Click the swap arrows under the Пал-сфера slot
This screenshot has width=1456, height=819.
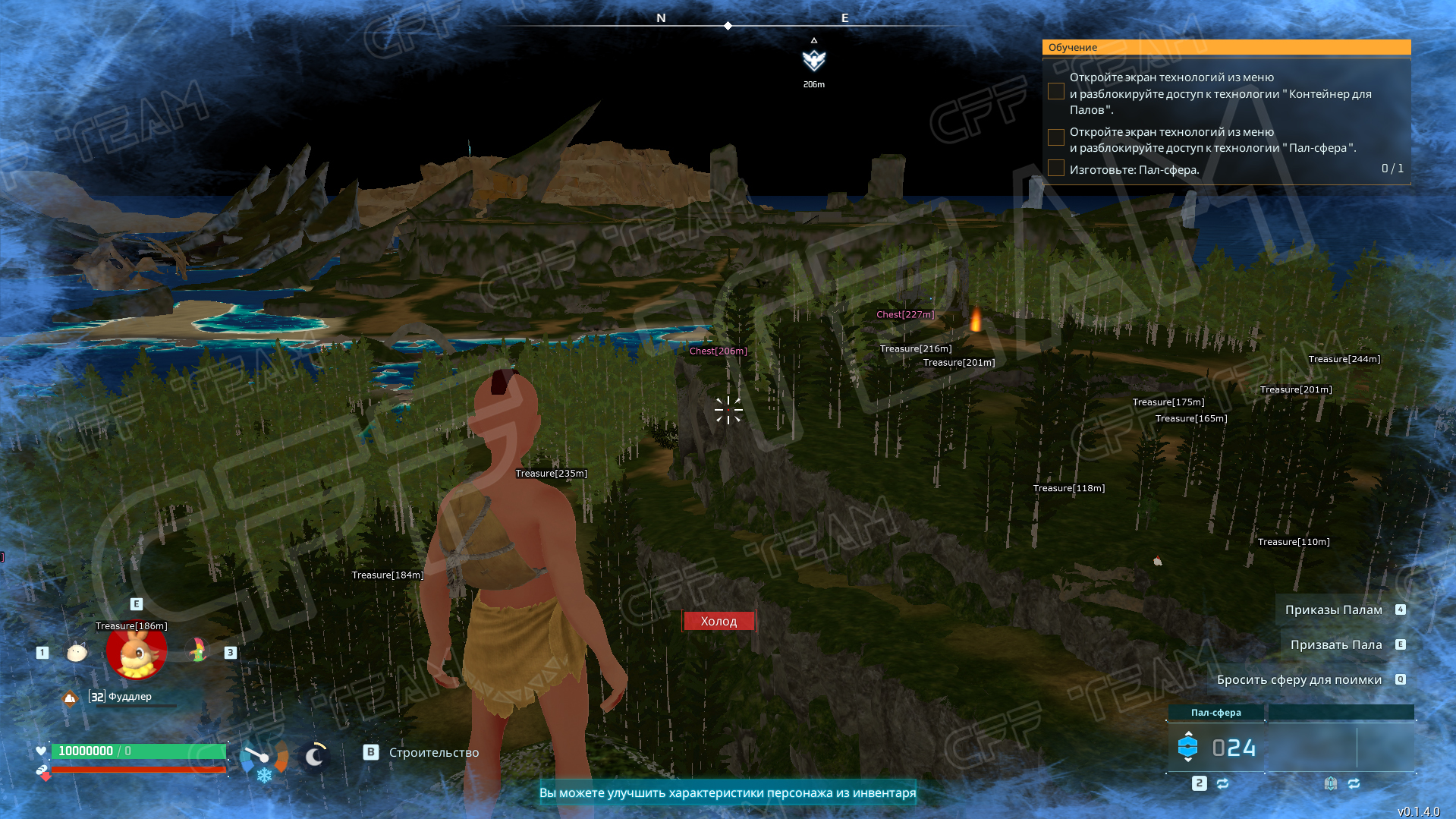click(x=1222, y=783)
